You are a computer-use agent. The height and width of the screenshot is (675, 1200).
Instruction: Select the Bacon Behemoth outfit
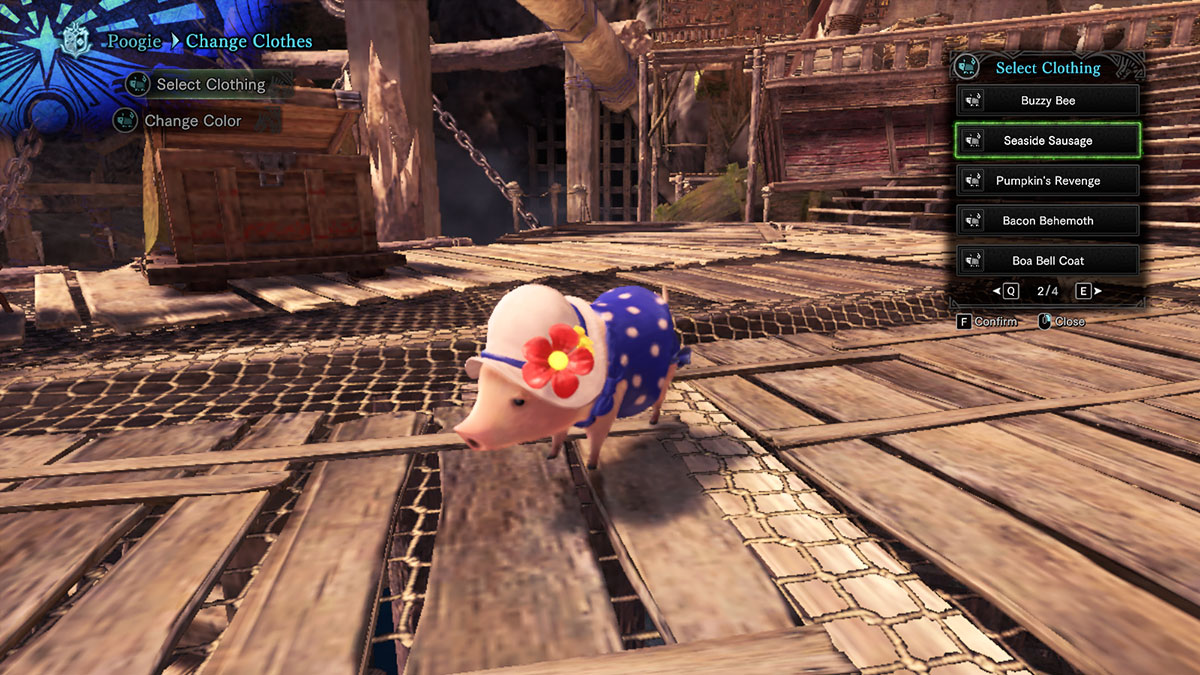1047,221
